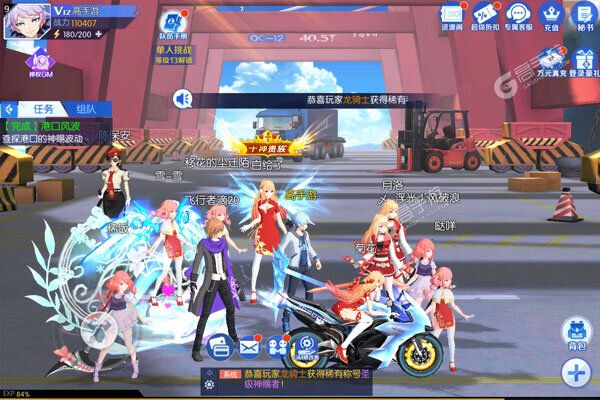The height and width of the screenshot is (400, 600).
Task: Open the 秘书 secretary menu
Action: 582,16
